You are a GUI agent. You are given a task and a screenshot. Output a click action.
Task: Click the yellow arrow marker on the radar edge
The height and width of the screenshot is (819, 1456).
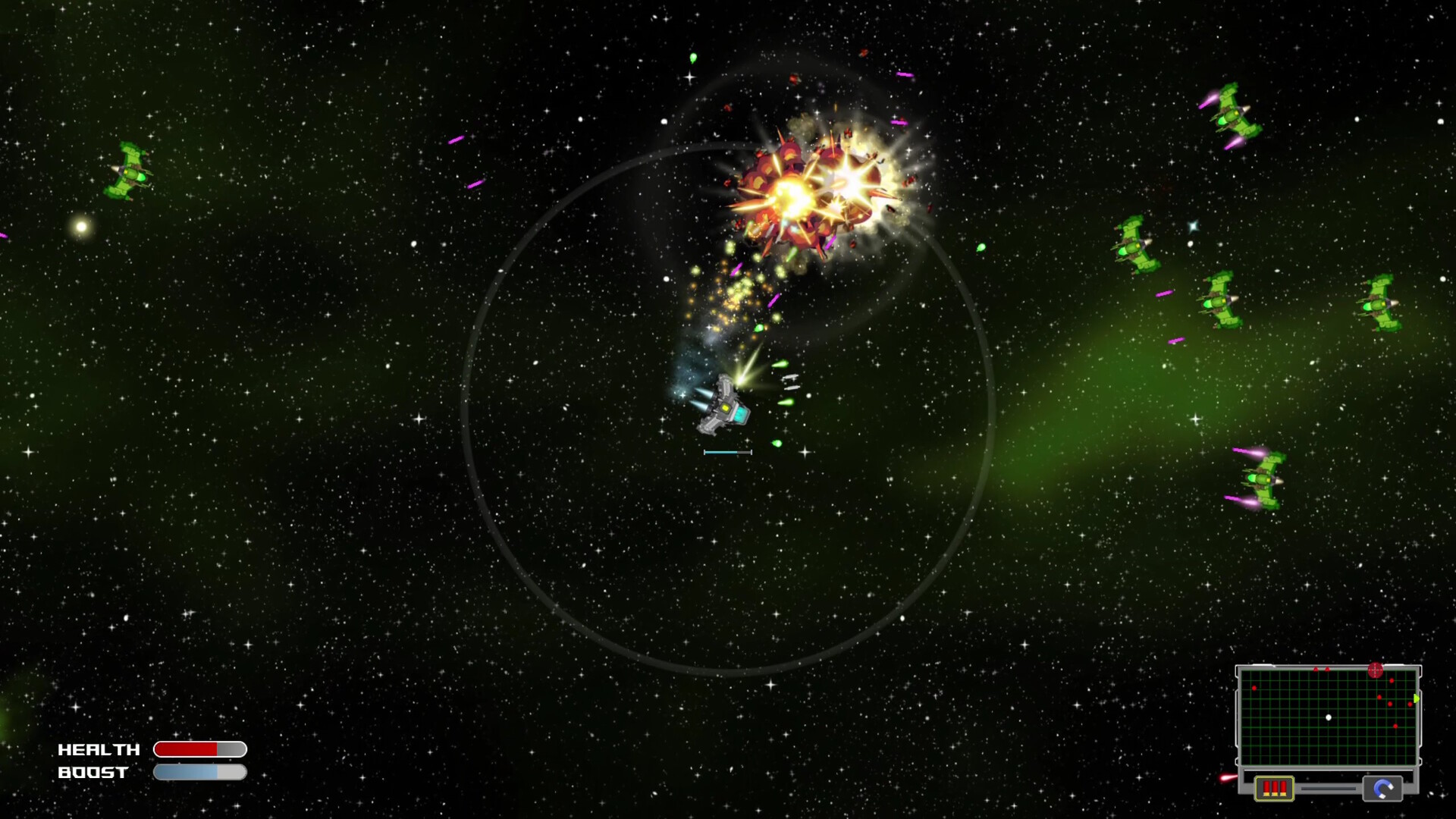[1417, 698]
